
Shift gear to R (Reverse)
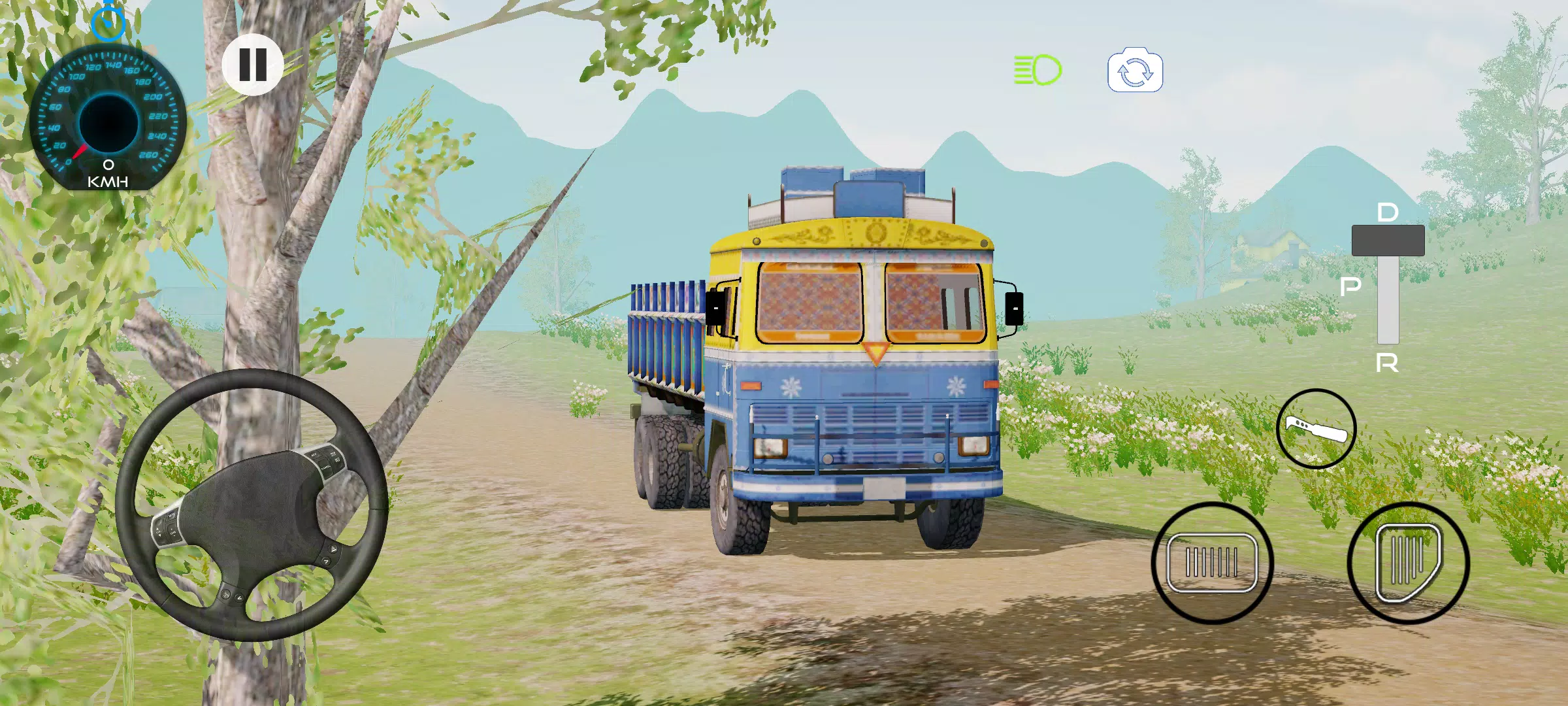1387,363
